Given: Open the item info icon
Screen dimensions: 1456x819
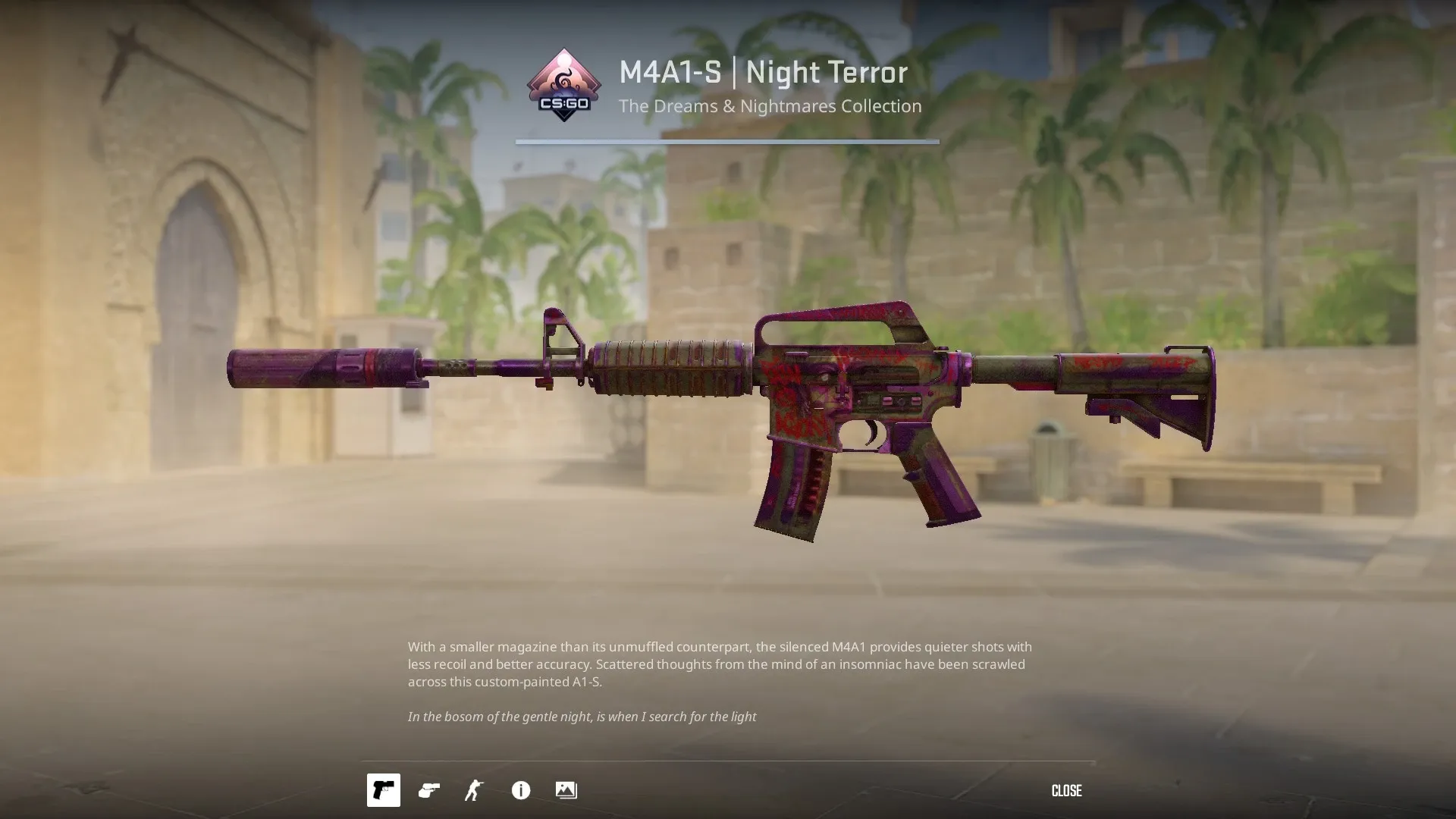Looking at the screenshot, I should coord(520,790).
